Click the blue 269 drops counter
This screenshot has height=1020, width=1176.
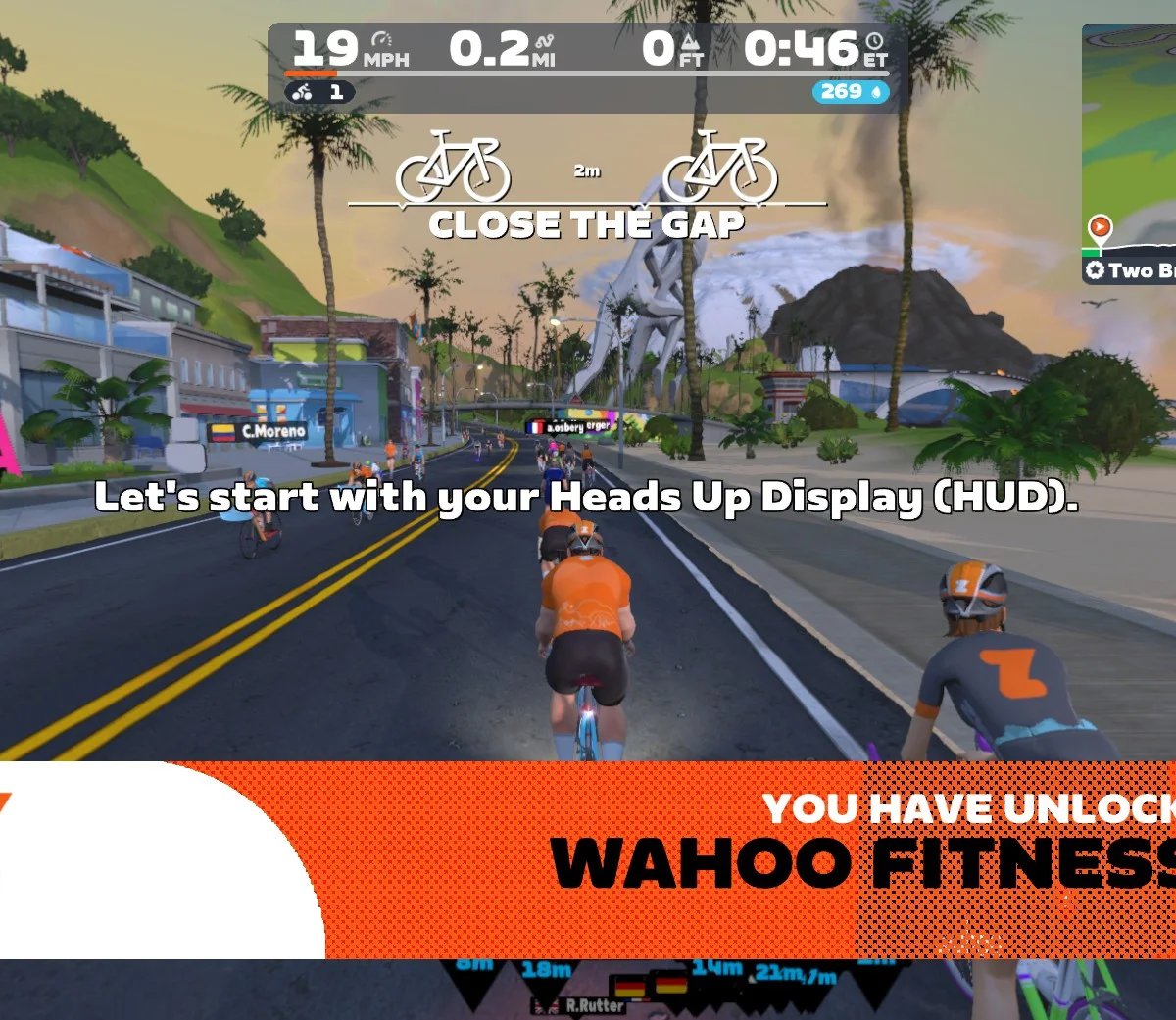point(850,92)
